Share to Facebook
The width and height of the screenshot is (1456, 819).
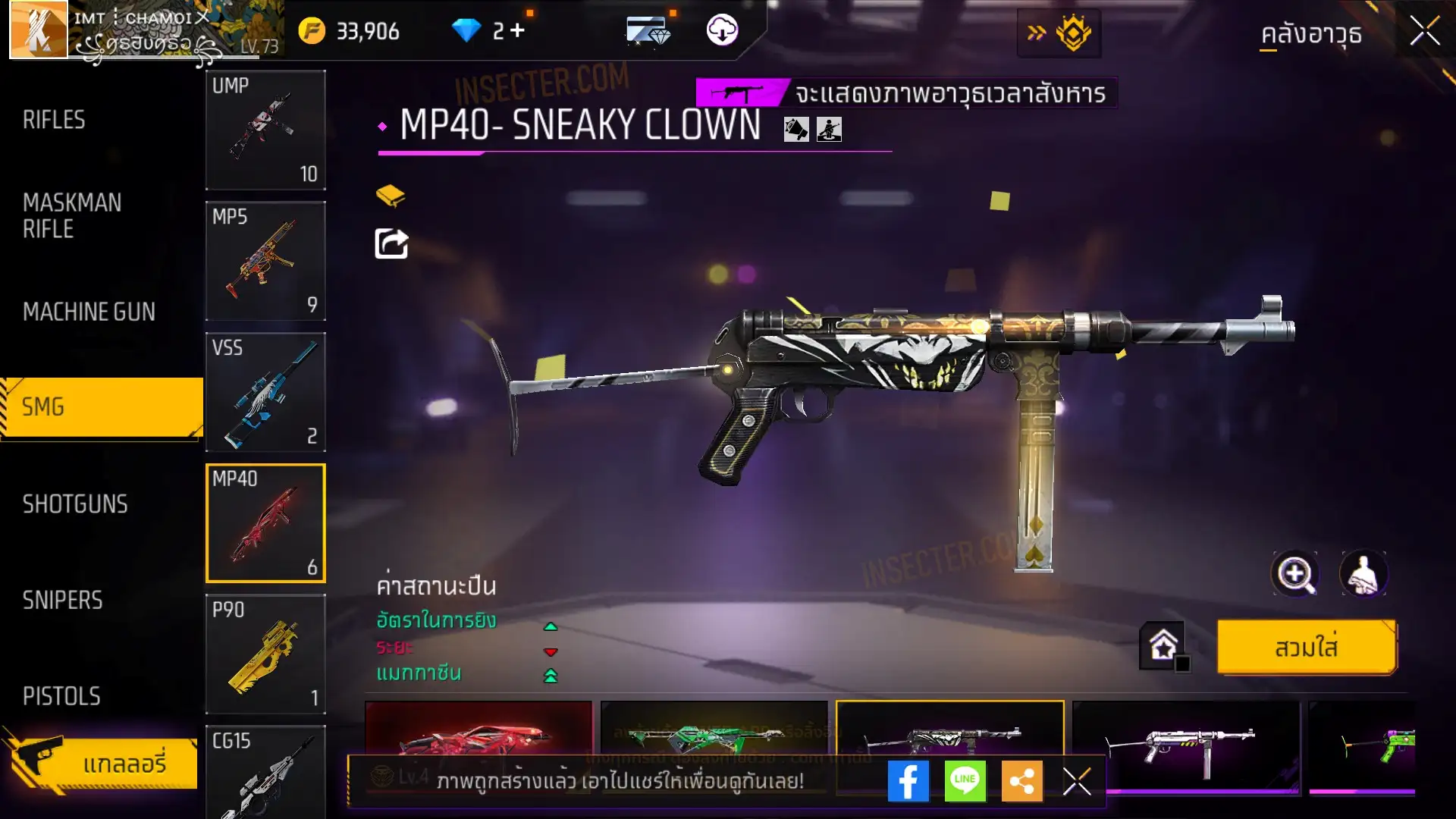[908, 781]
